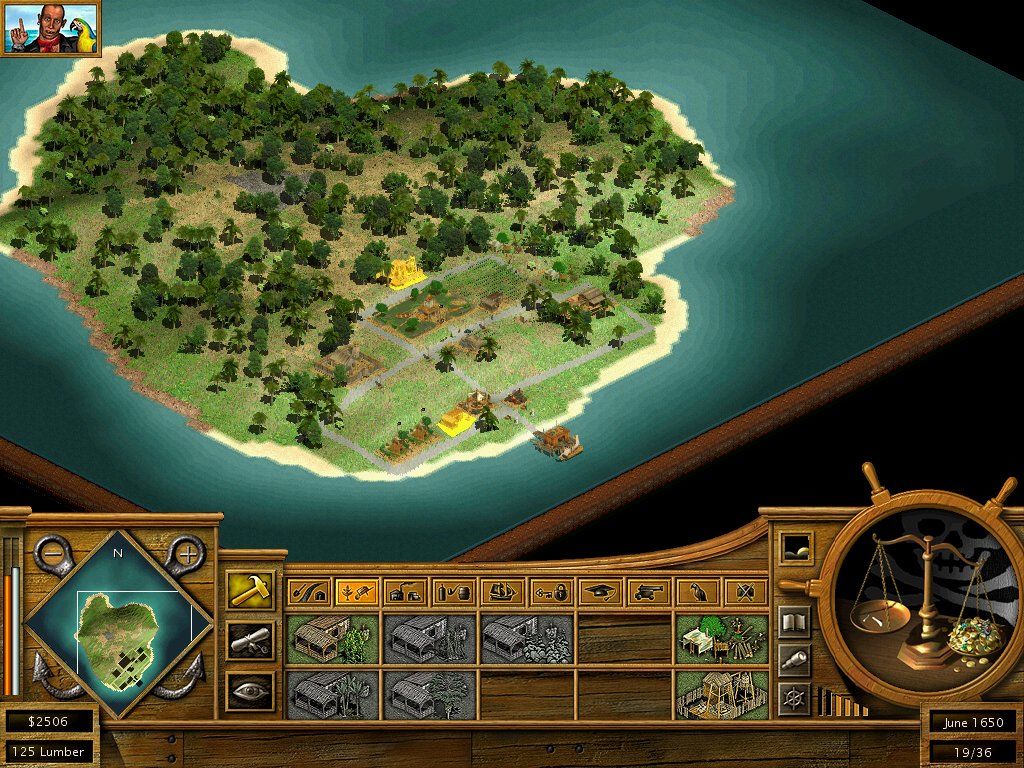The image size is (1024, 768).
Task: Pick the colored corn farm building
Action: point(332,639)
